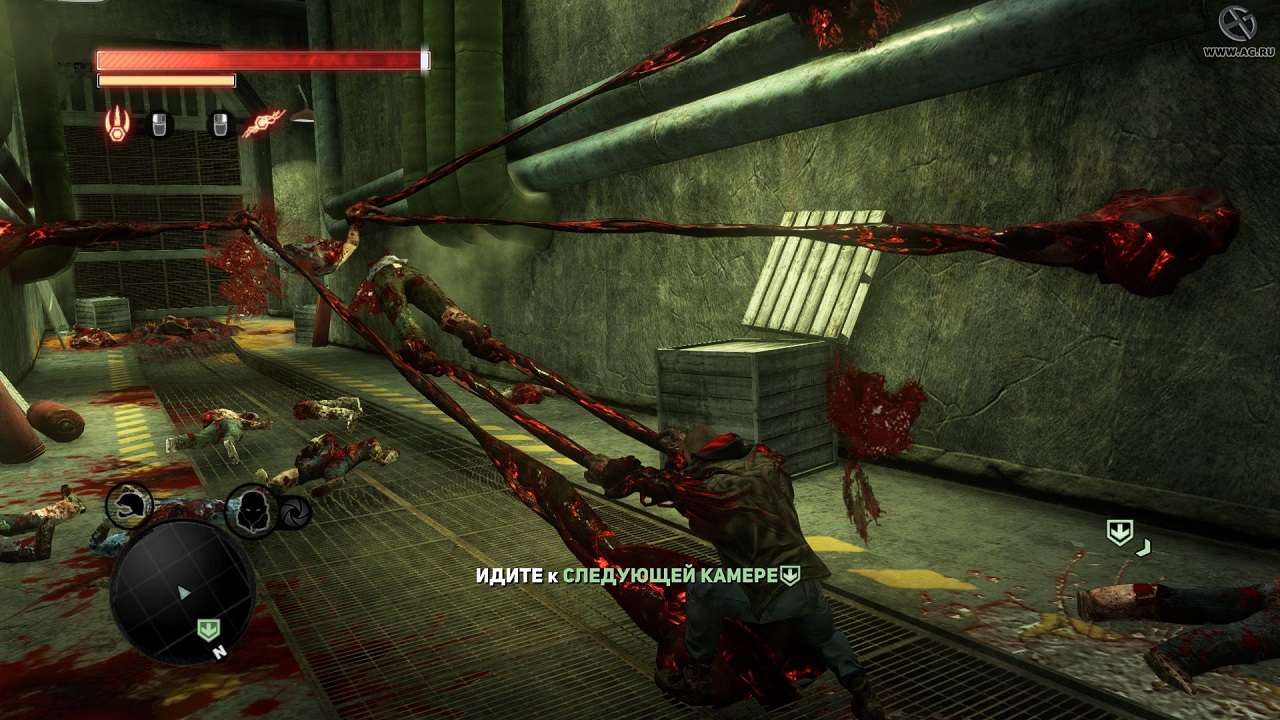Viewport: 1280px width, 720px height.
Task: Select the objective text "Идите к следующей камере"
Action: (638, 576)
